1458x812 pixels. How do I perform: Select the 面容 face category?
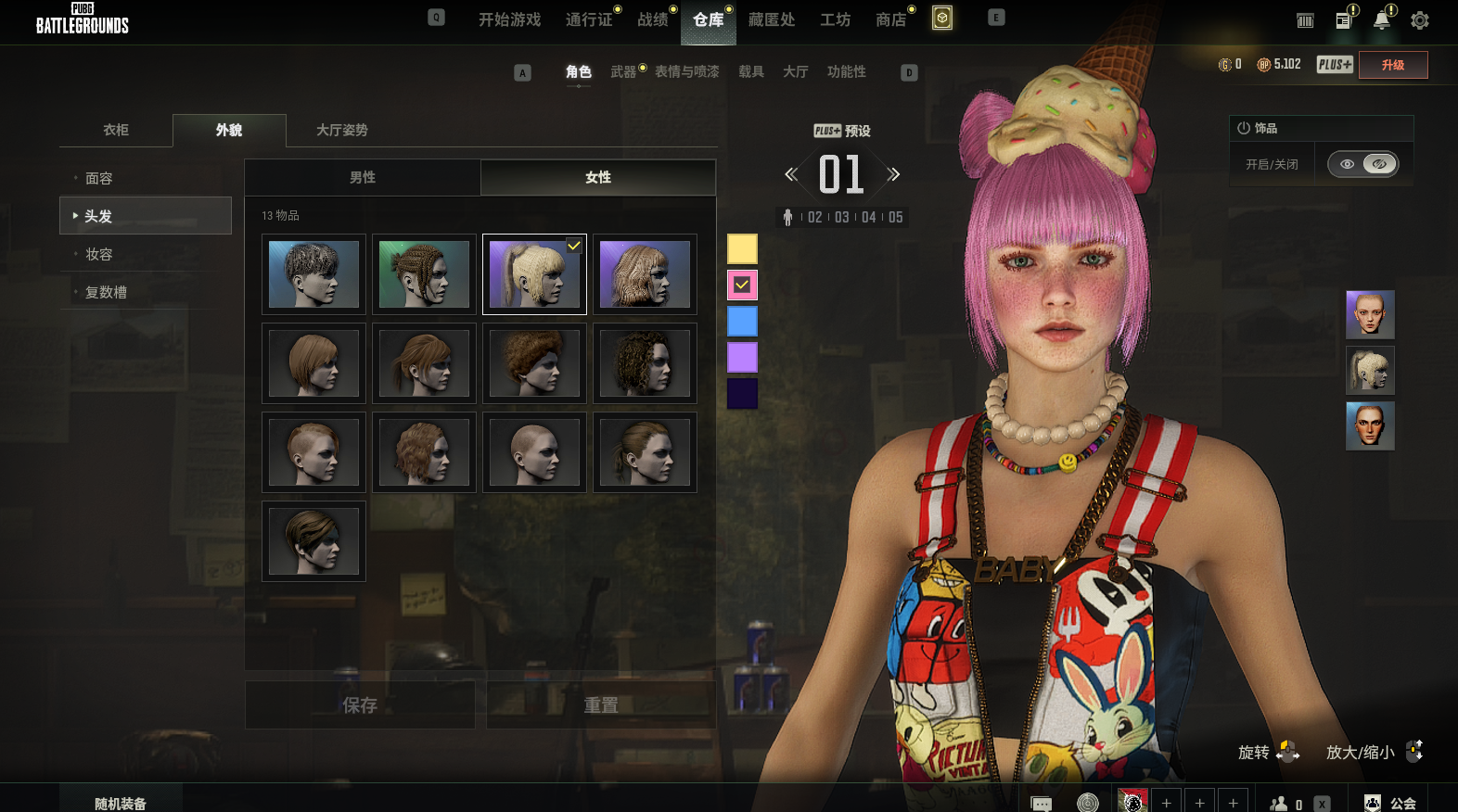pyautogui.click(x=99, y=178)
